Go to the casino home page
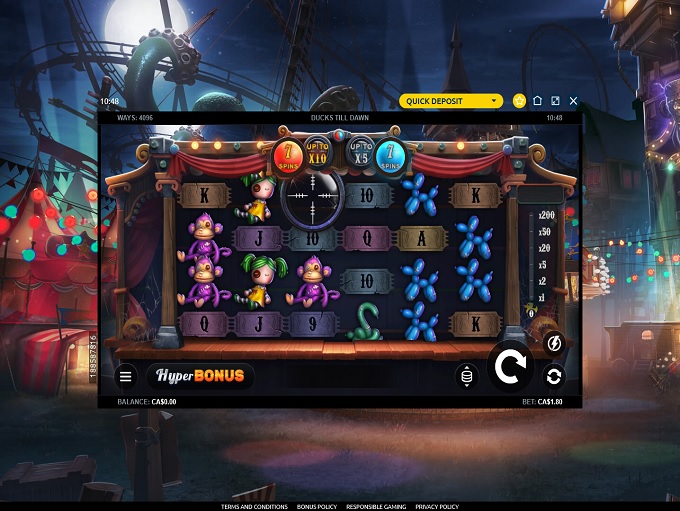This screenshot has width=680, height=511. pyautogui.click(x=537, y=101)
